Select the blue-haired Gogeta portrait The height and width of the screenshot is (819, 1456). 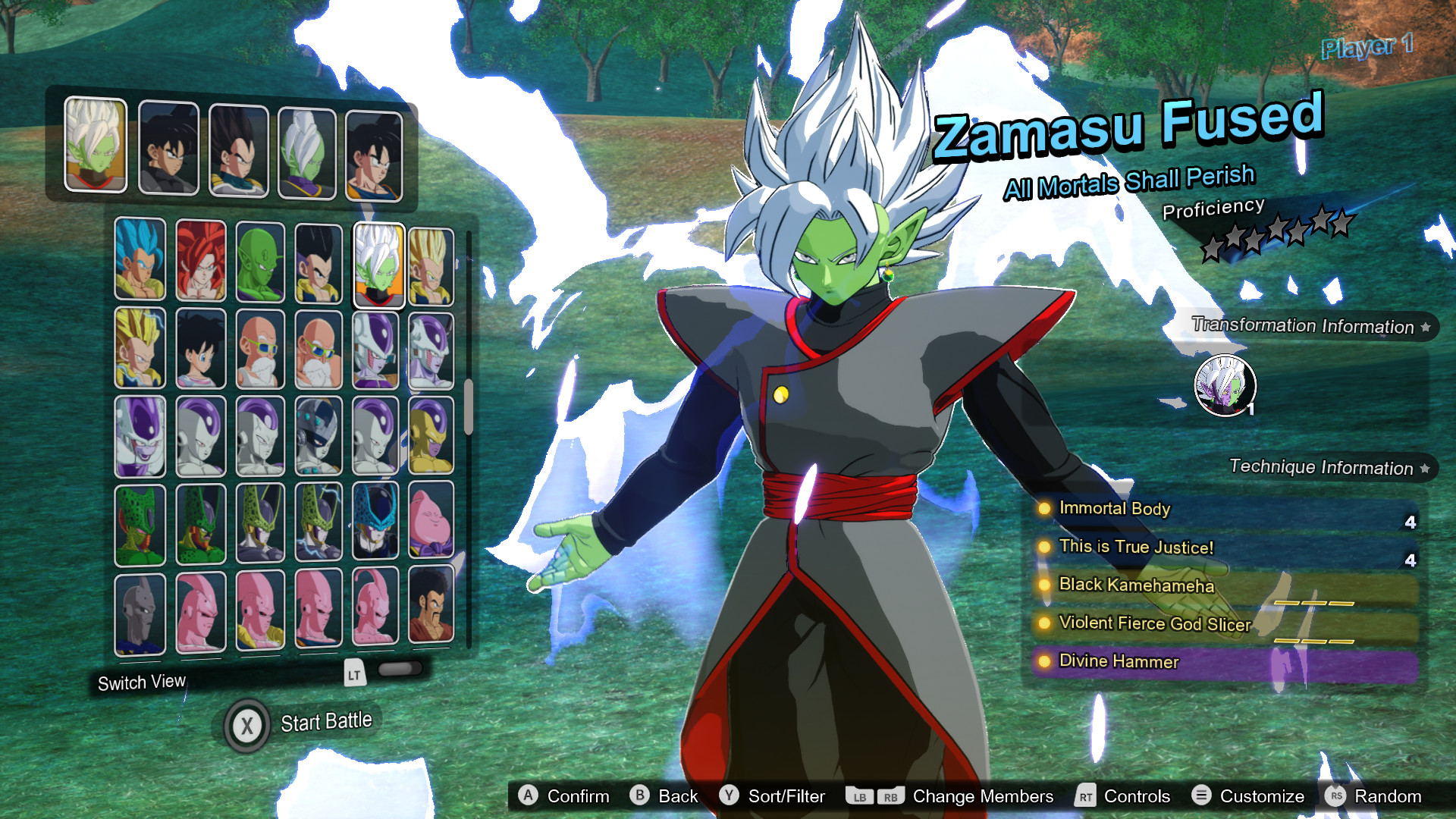click(x=140, y=259)
